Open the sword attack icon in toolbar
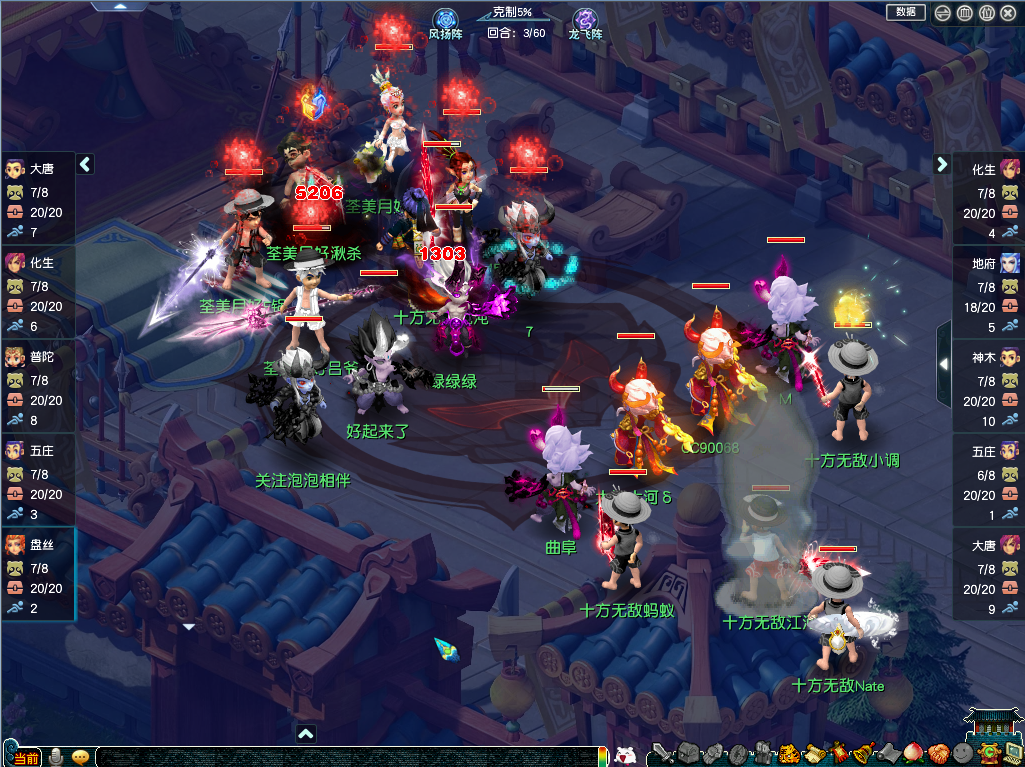Image resolution: width=1025 pixels, height=767 pixels. (661, 753)
